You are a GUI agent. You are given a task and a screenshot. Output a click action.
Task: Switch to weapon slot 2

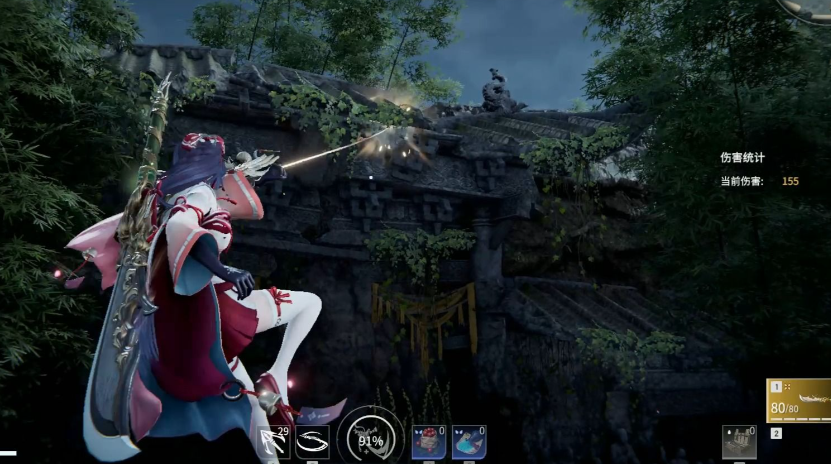click(776, 434)
